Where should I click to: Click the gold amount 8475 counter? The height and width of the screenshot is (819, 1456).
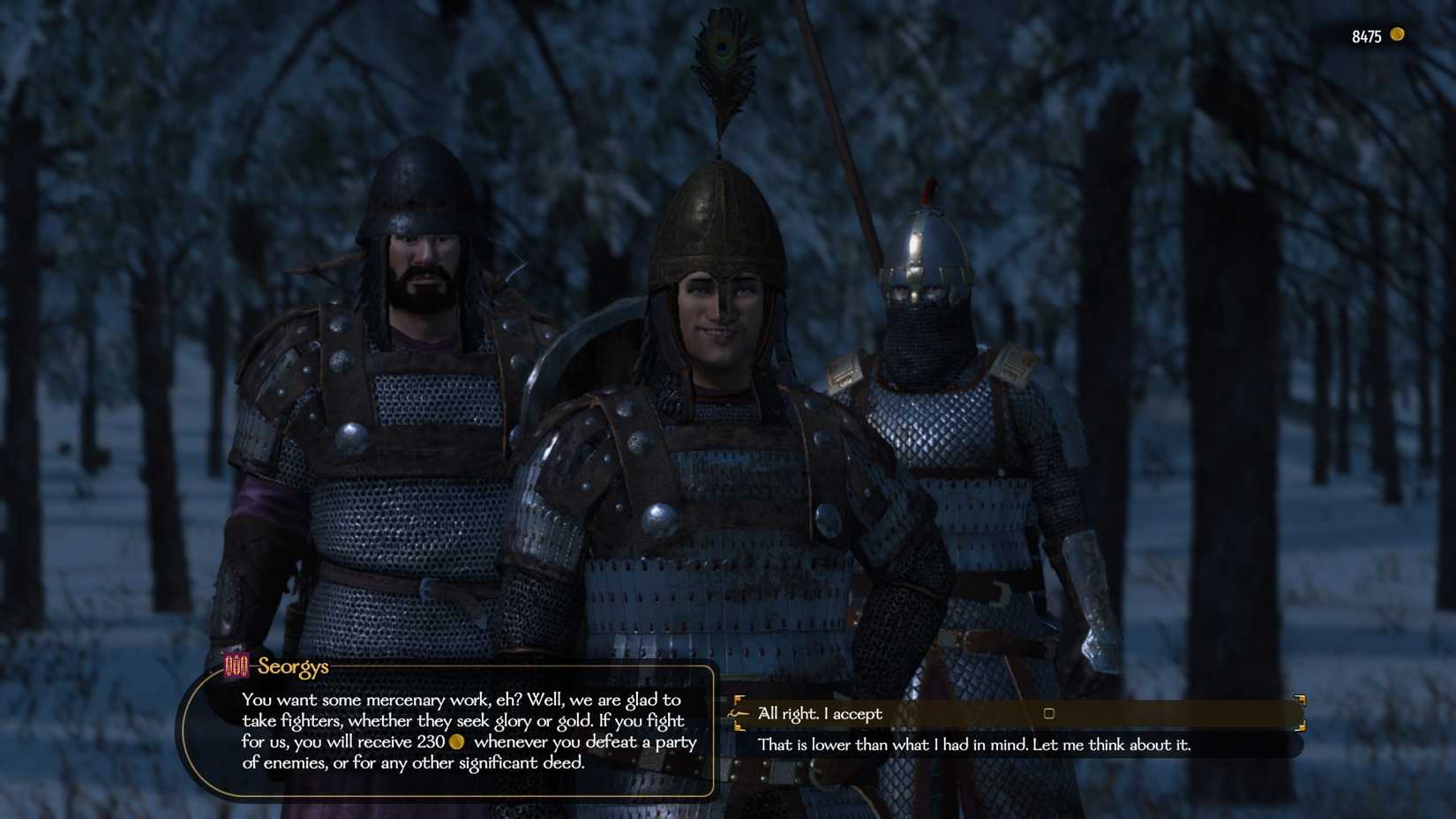click(x=1367, y=36)
